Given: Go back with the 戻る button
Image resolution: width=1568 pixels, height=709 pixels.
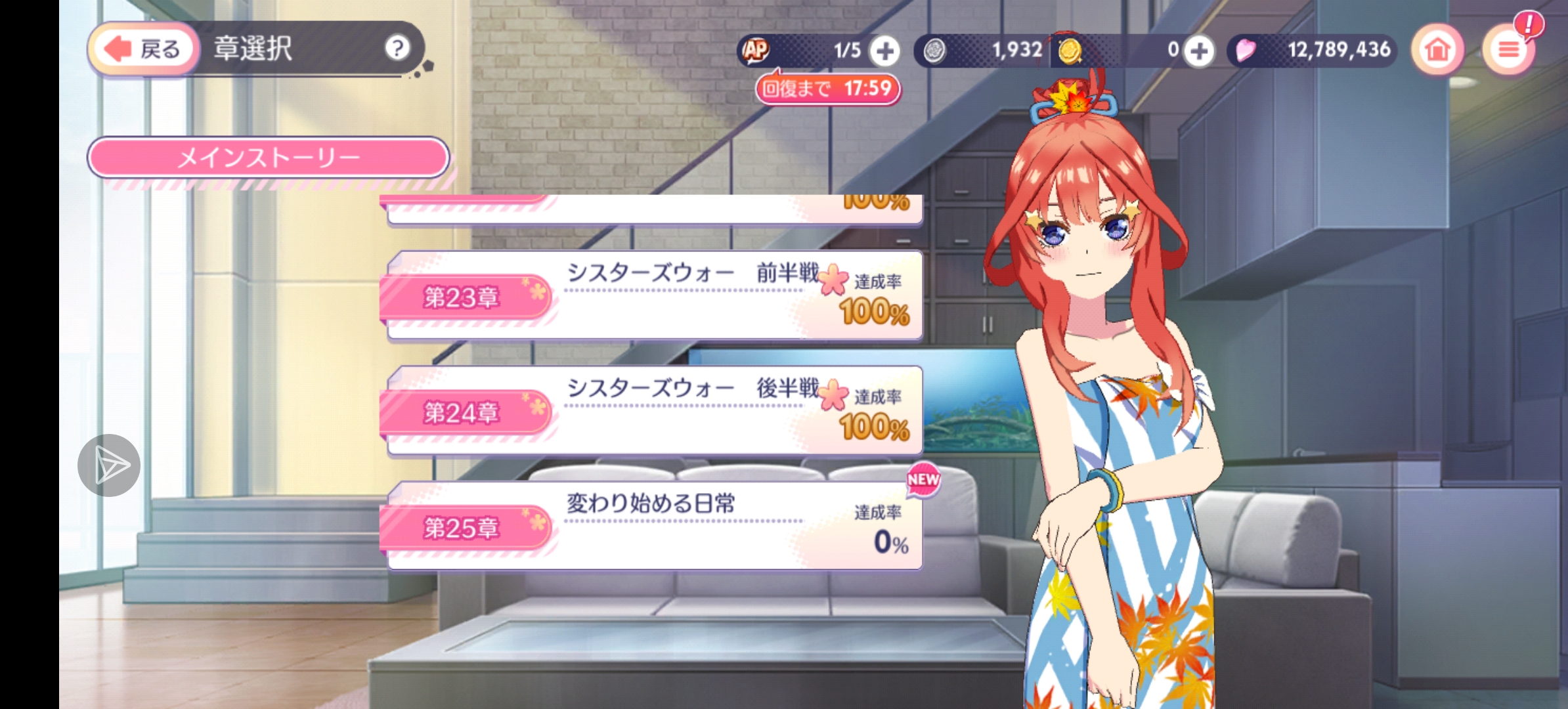Looking at the screenshot, I should (x=144, y=49).
